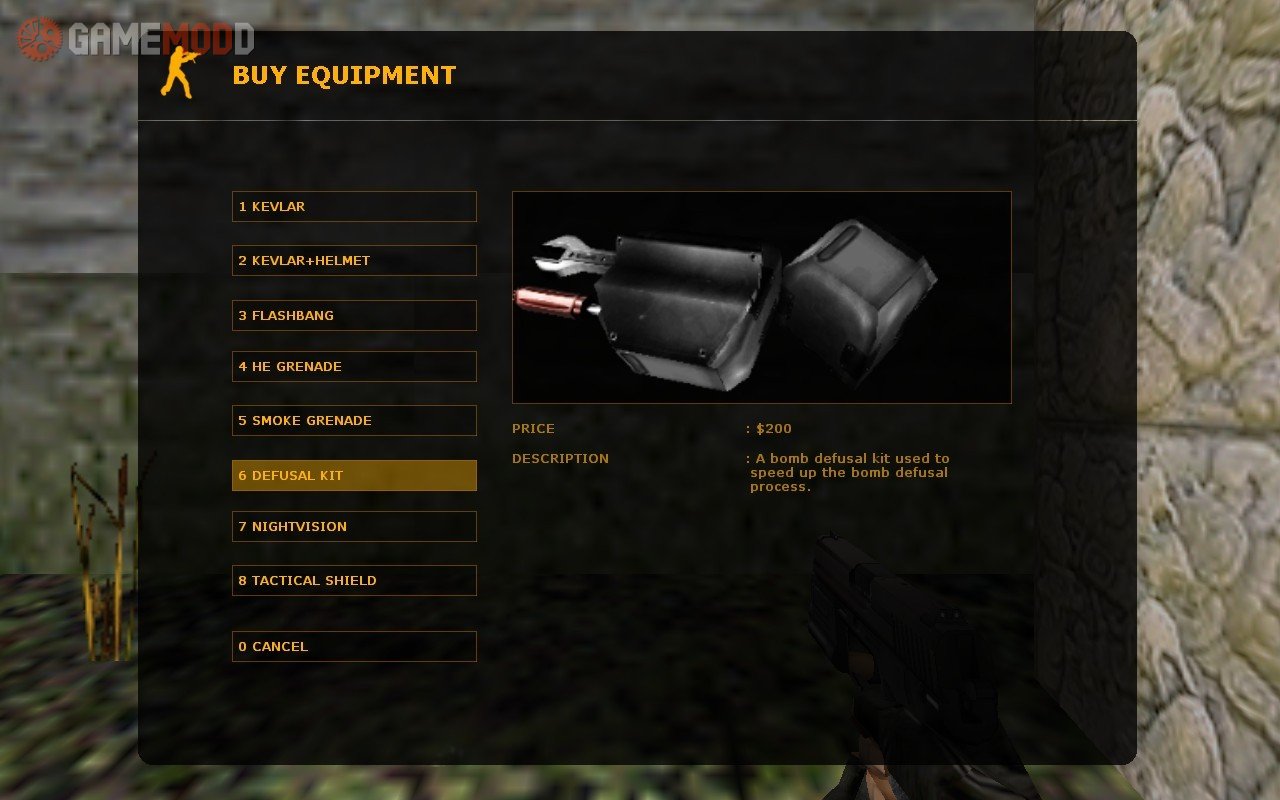Purchase a Flashbang
The width and height of the screenshot is (1280, 800).
point(354,316)
